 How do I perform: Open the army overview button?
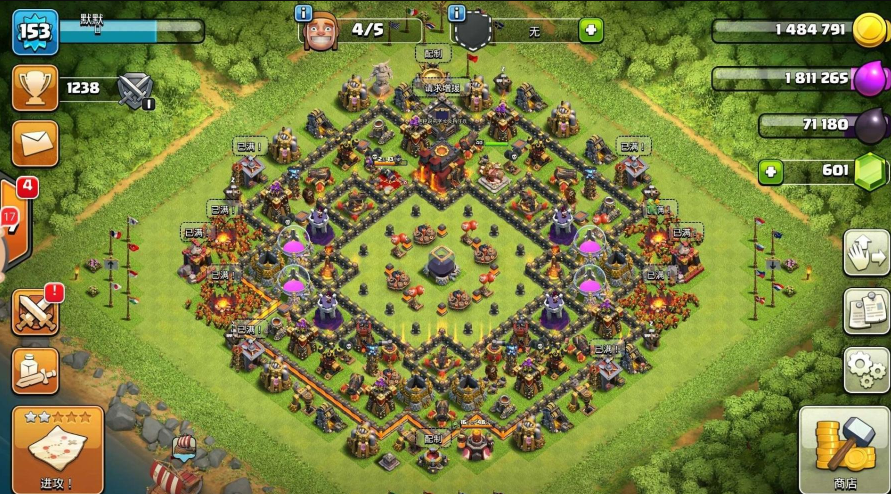point(35,371)
